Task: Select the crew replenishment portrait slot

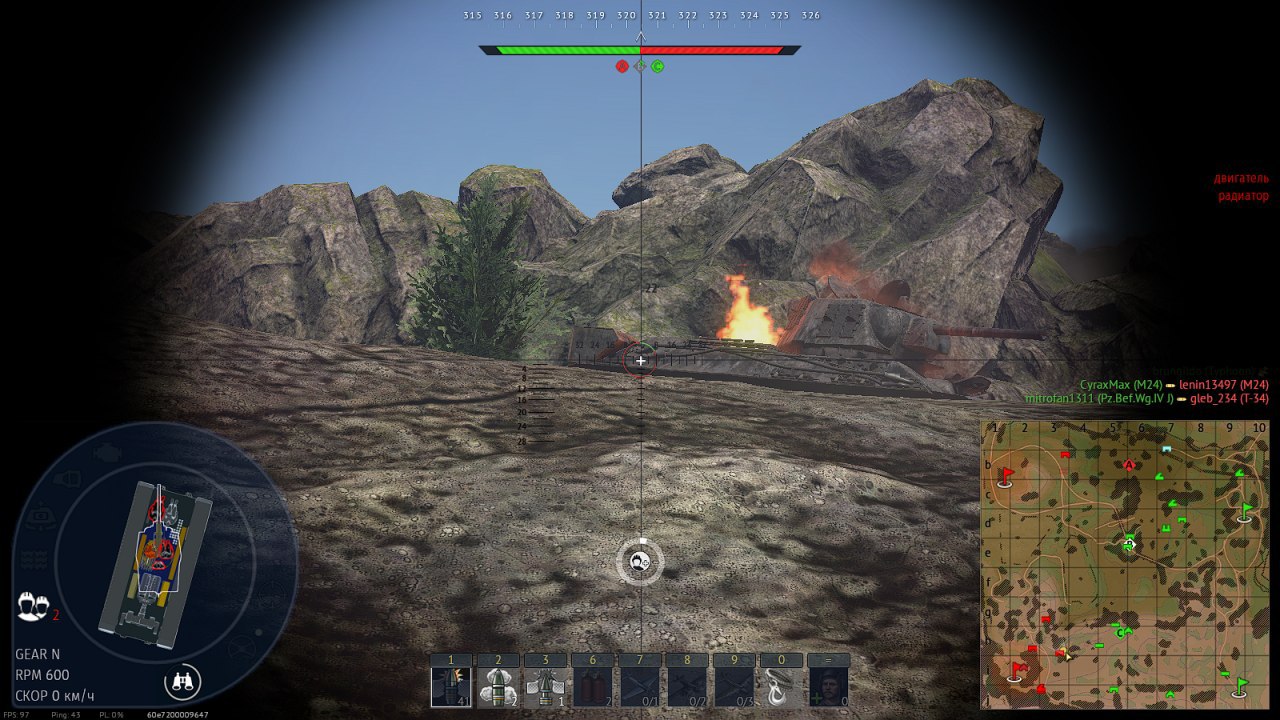Action: (x=828, y=687)
